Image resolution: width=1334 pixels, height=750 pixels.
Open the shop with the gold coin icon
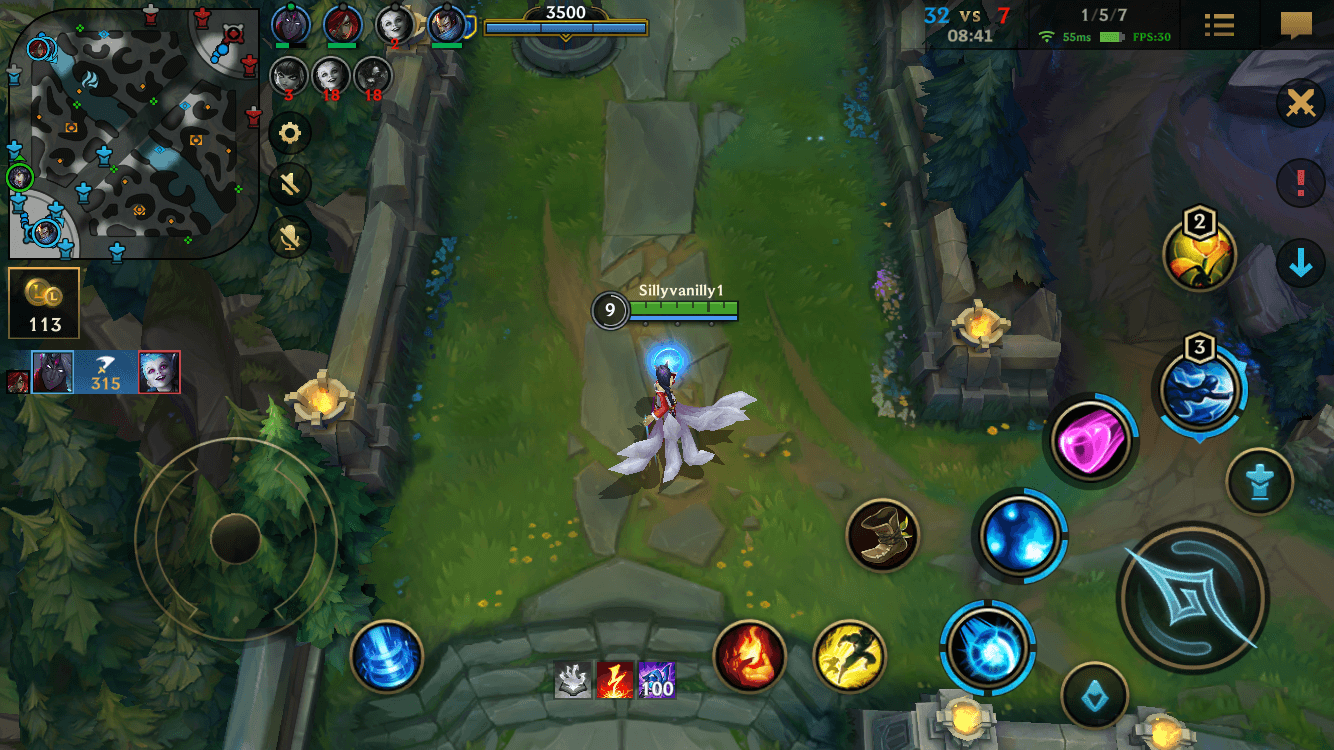(x=43, y=300)
